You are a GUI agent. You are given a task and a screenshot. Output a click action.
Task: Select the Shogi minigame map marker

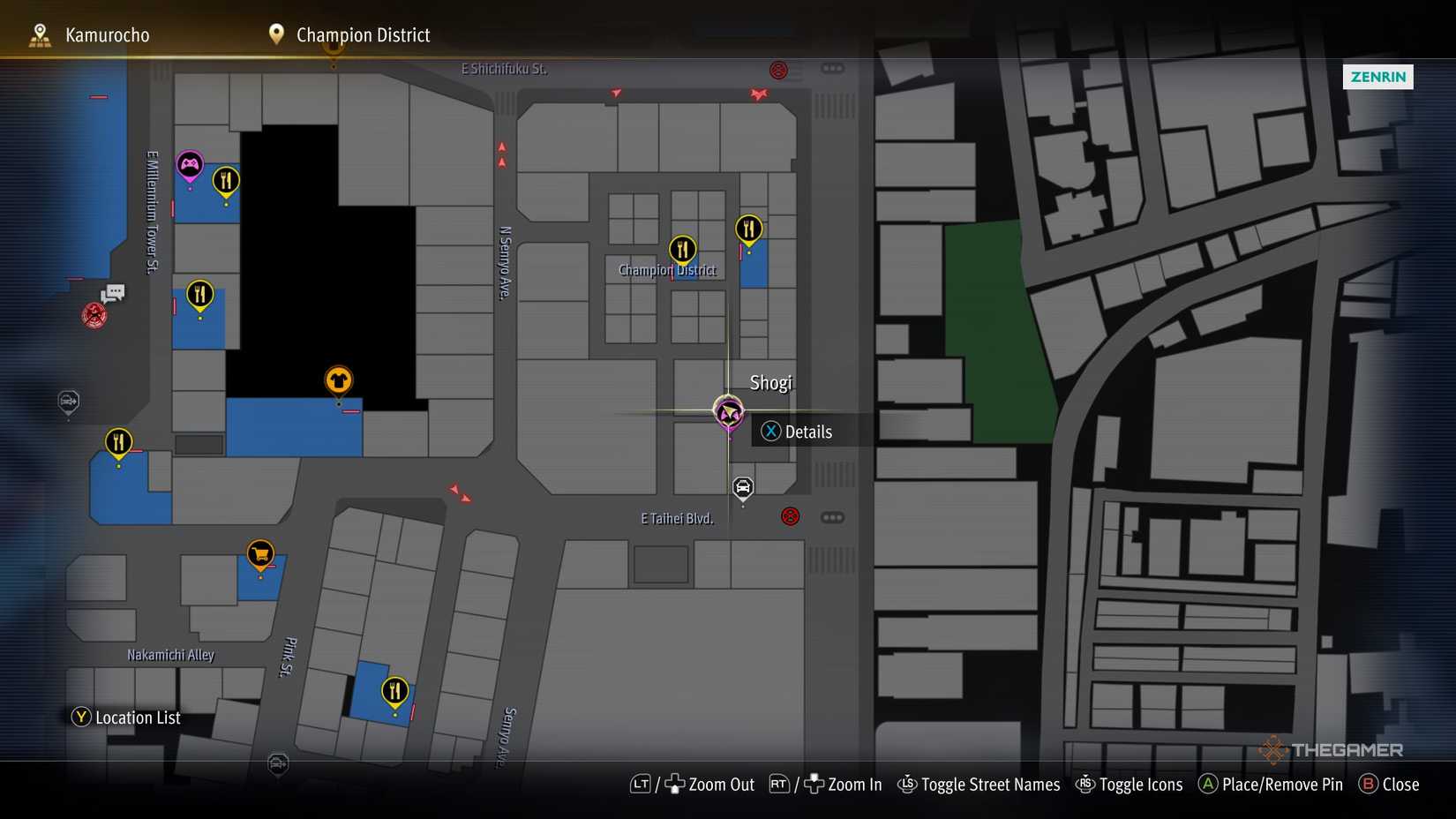click(727, 411)
